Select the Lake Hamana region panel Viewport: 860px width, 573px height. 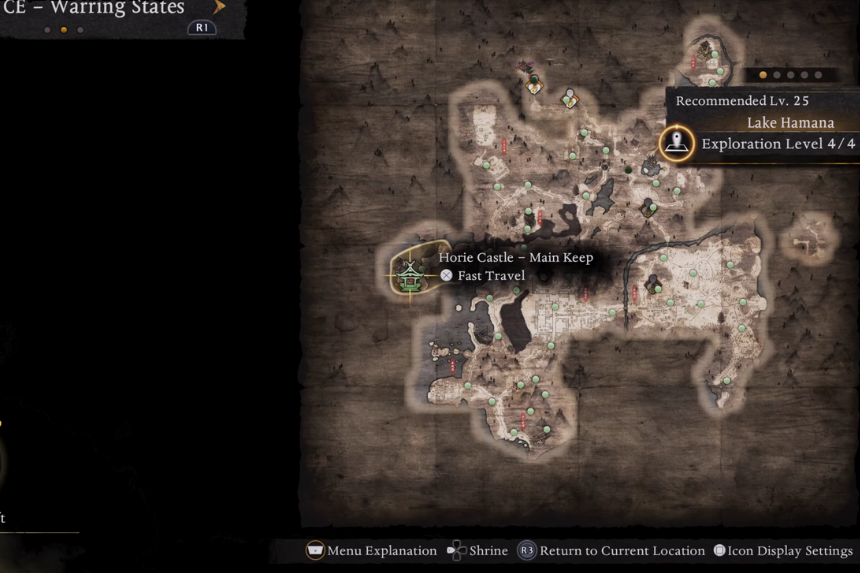pos(765,123)
